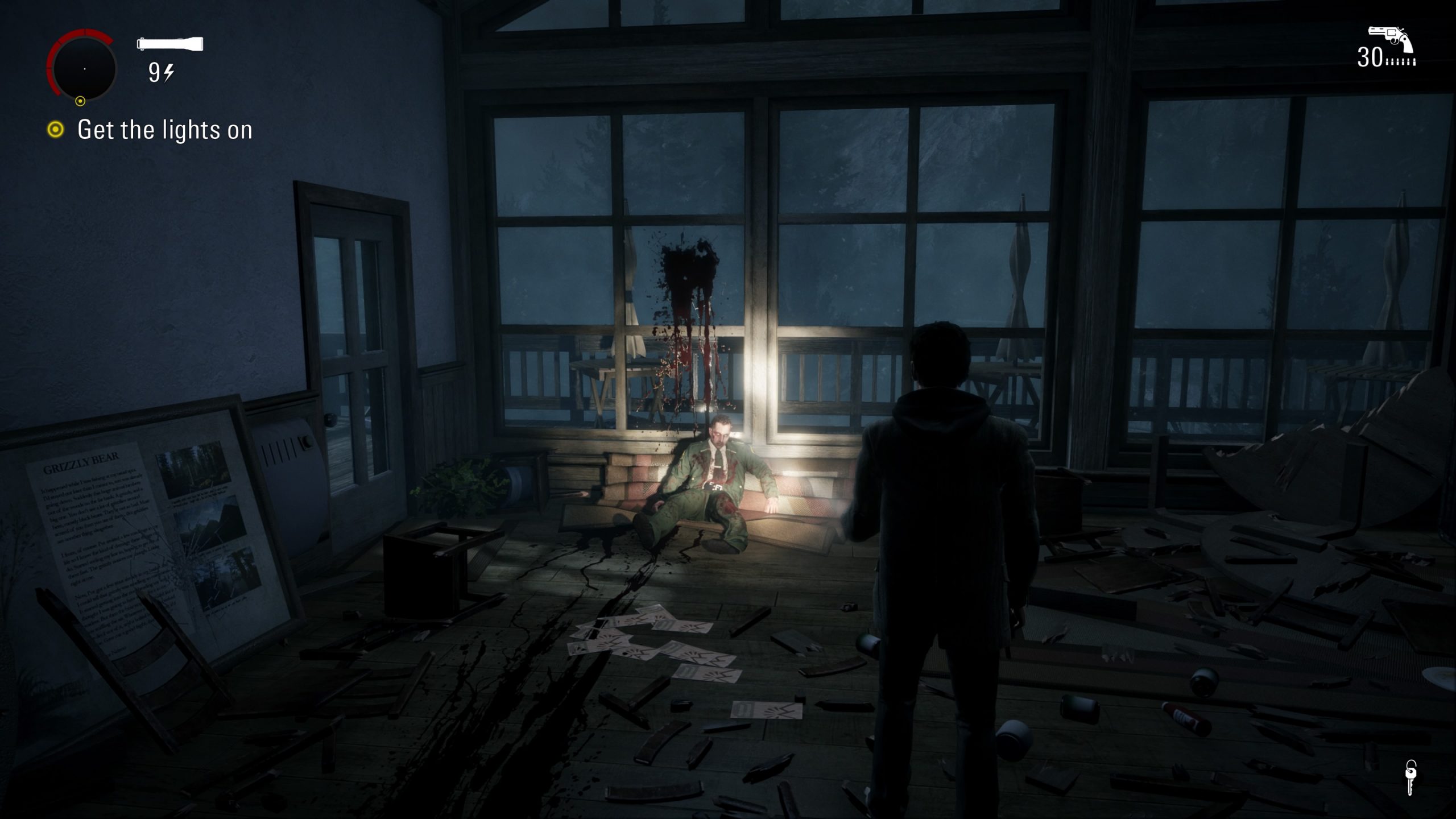
Task: Select the flashlight icon
Action: [x=170, y=44]
